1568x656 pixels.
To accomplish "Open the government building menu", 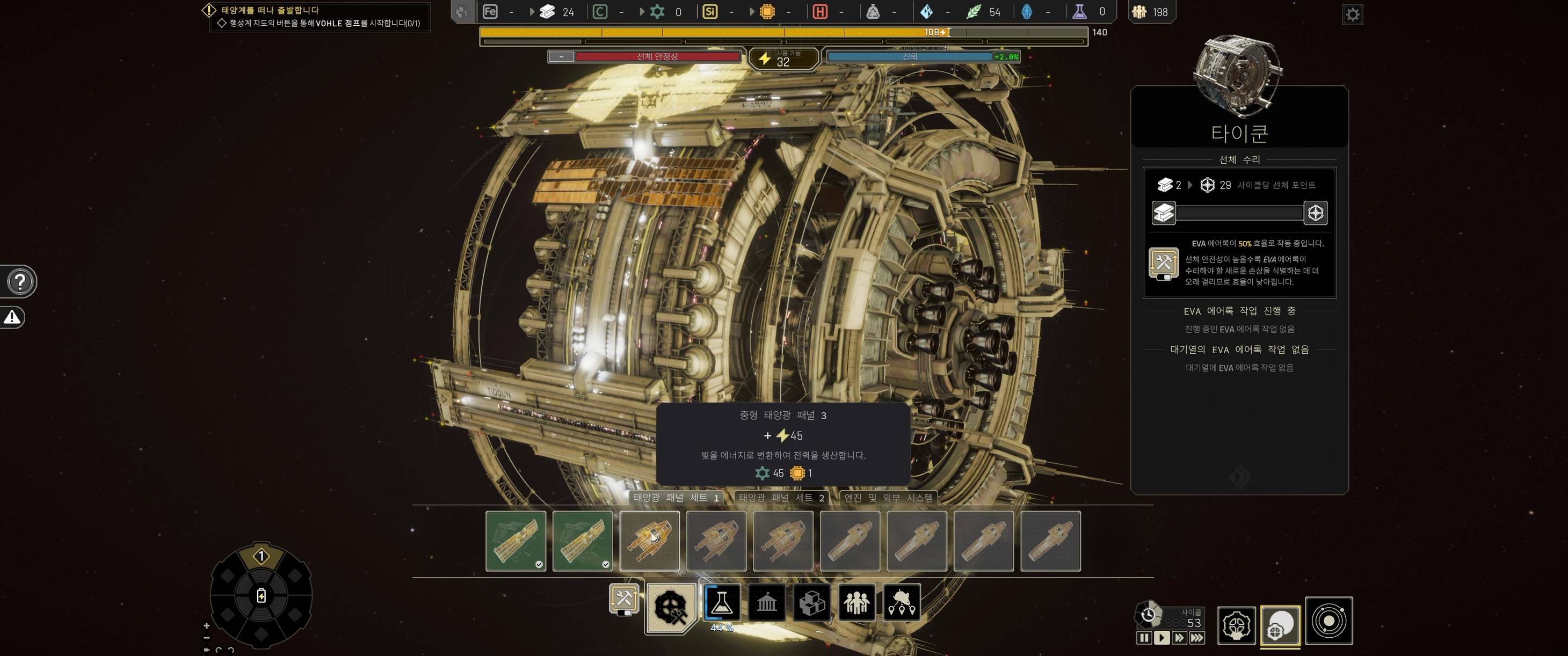I will click(766, 602).
